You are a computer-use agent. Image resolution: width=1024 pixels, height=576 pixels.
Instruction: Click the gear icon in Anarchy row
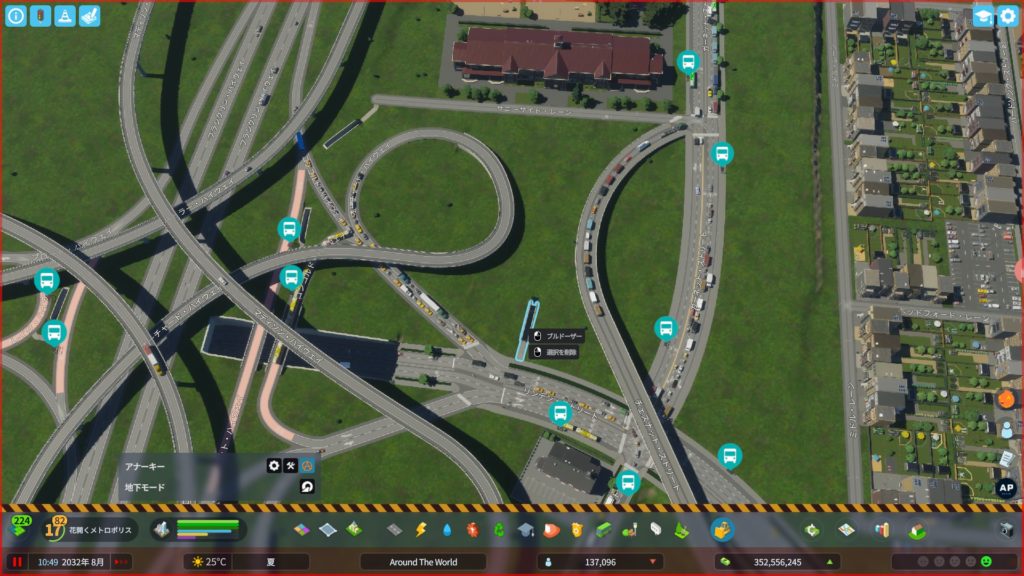tap(274, 465)
